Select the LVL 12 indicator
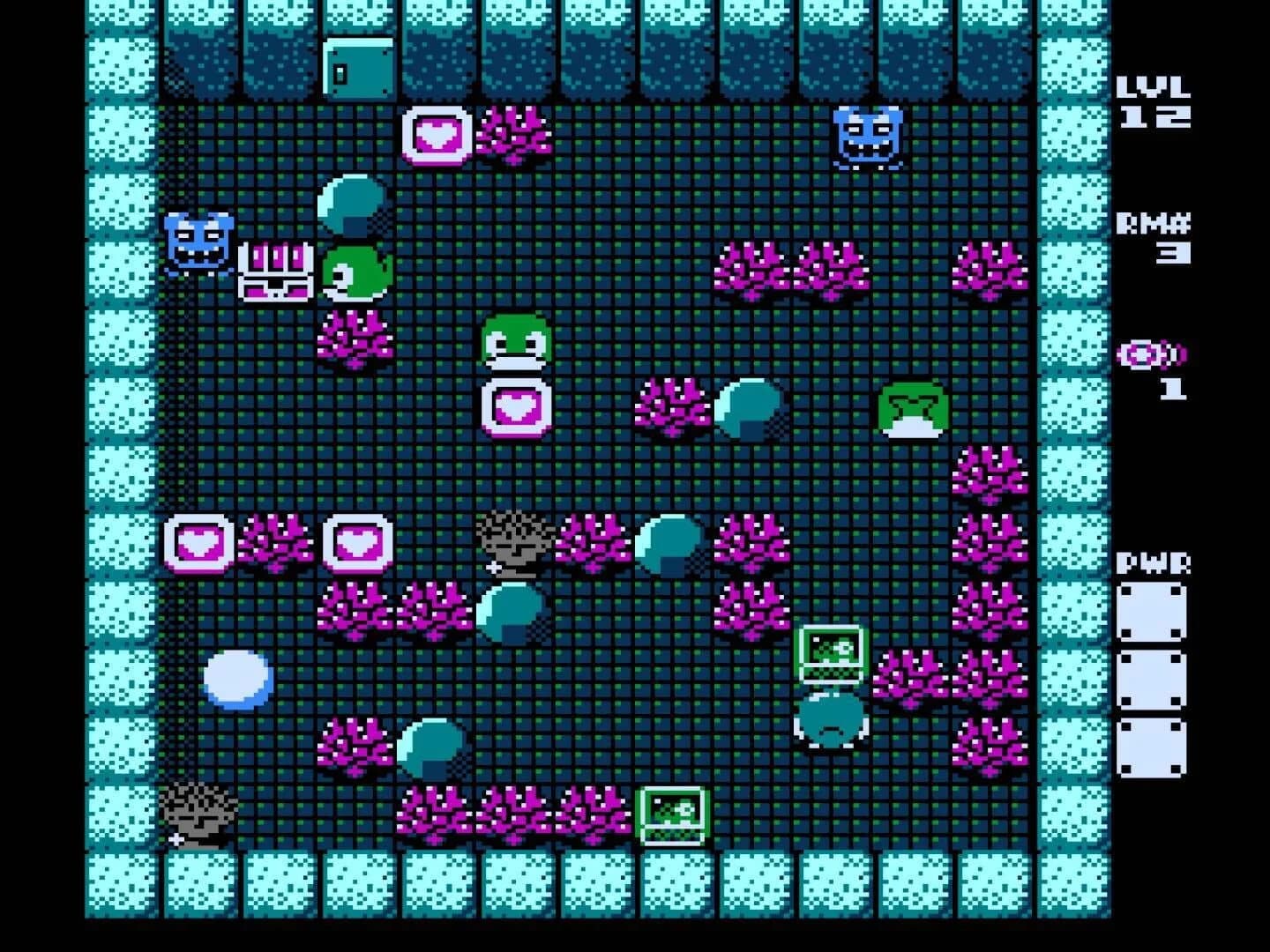The image size is (1270, 952). pyautogui.click(x=1155, y=101)
